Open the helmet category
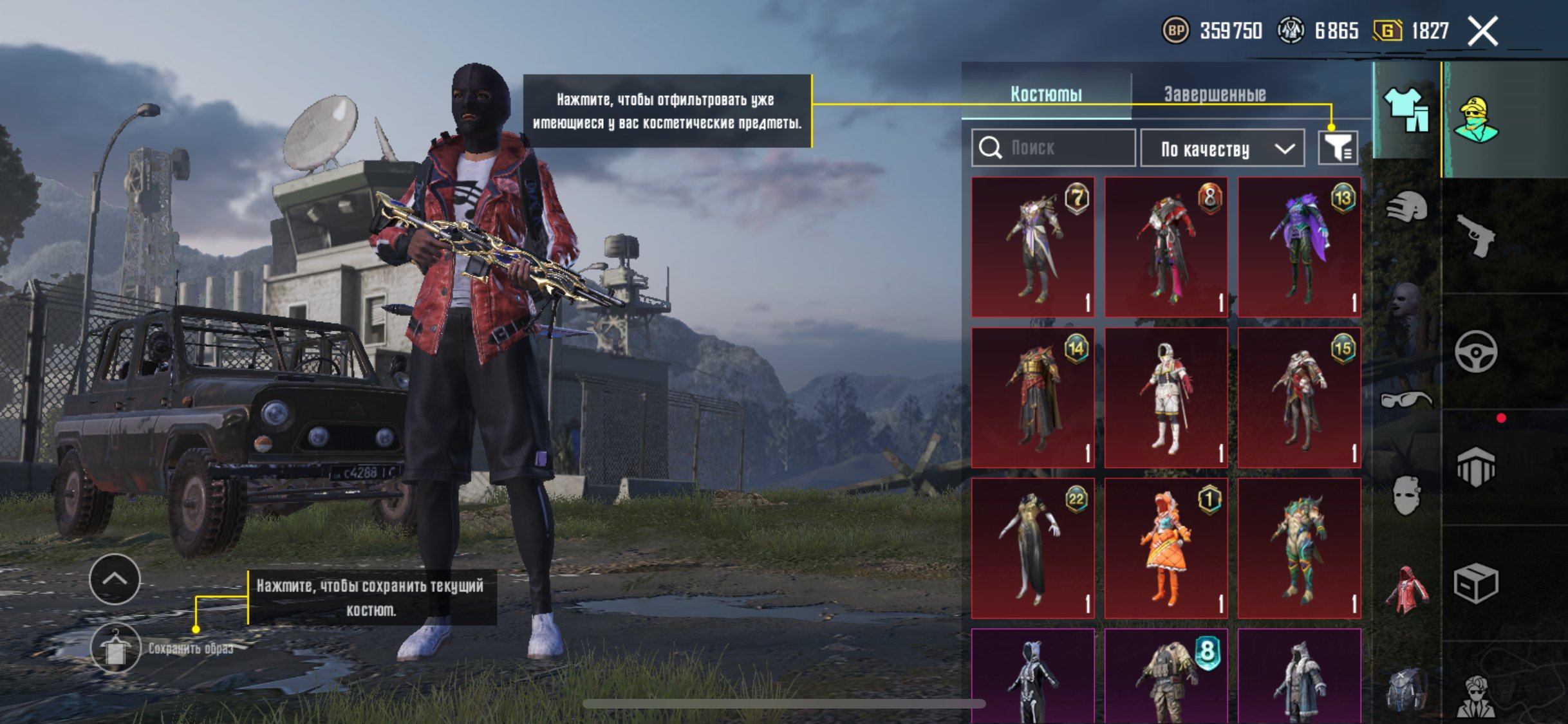This screenshot has height=724, width=1568. [x=1406, y=207]
